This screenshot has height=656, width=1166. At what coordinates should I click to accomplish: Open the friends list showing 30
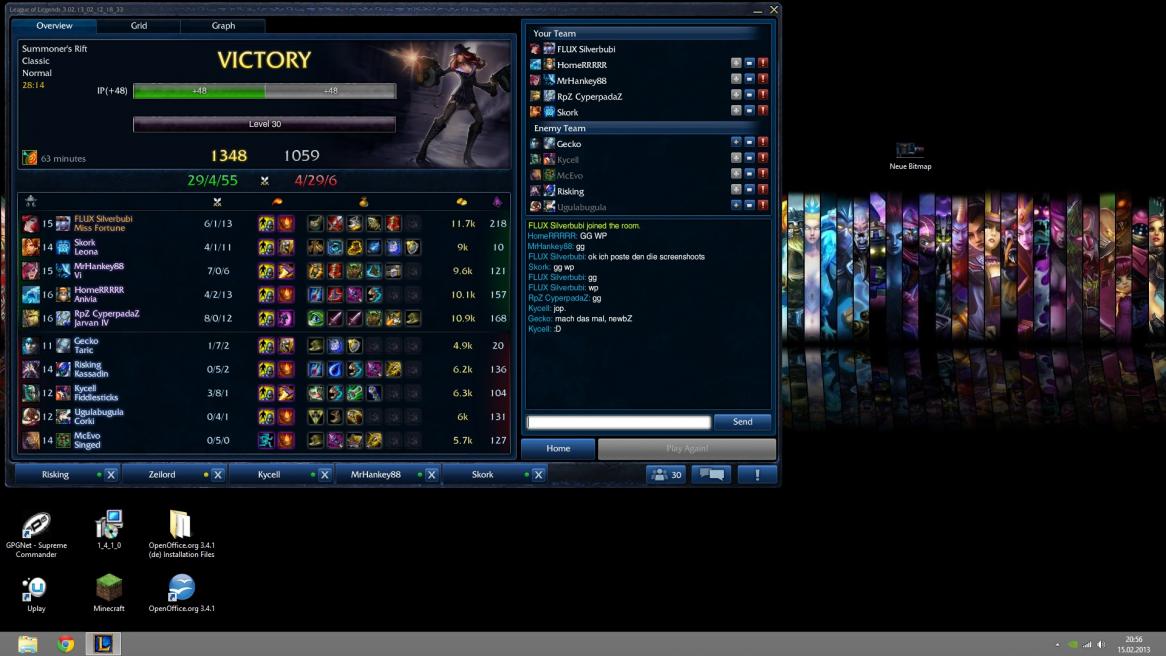pyautogui.click(x=666, y=475)
